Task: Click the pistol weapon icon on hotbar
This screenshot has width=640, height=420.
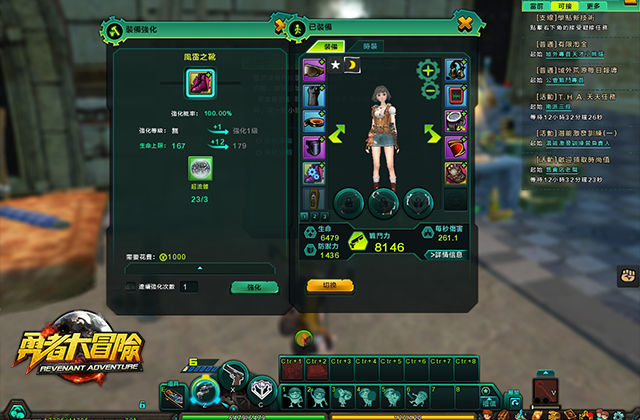Action: click(234, 374)
